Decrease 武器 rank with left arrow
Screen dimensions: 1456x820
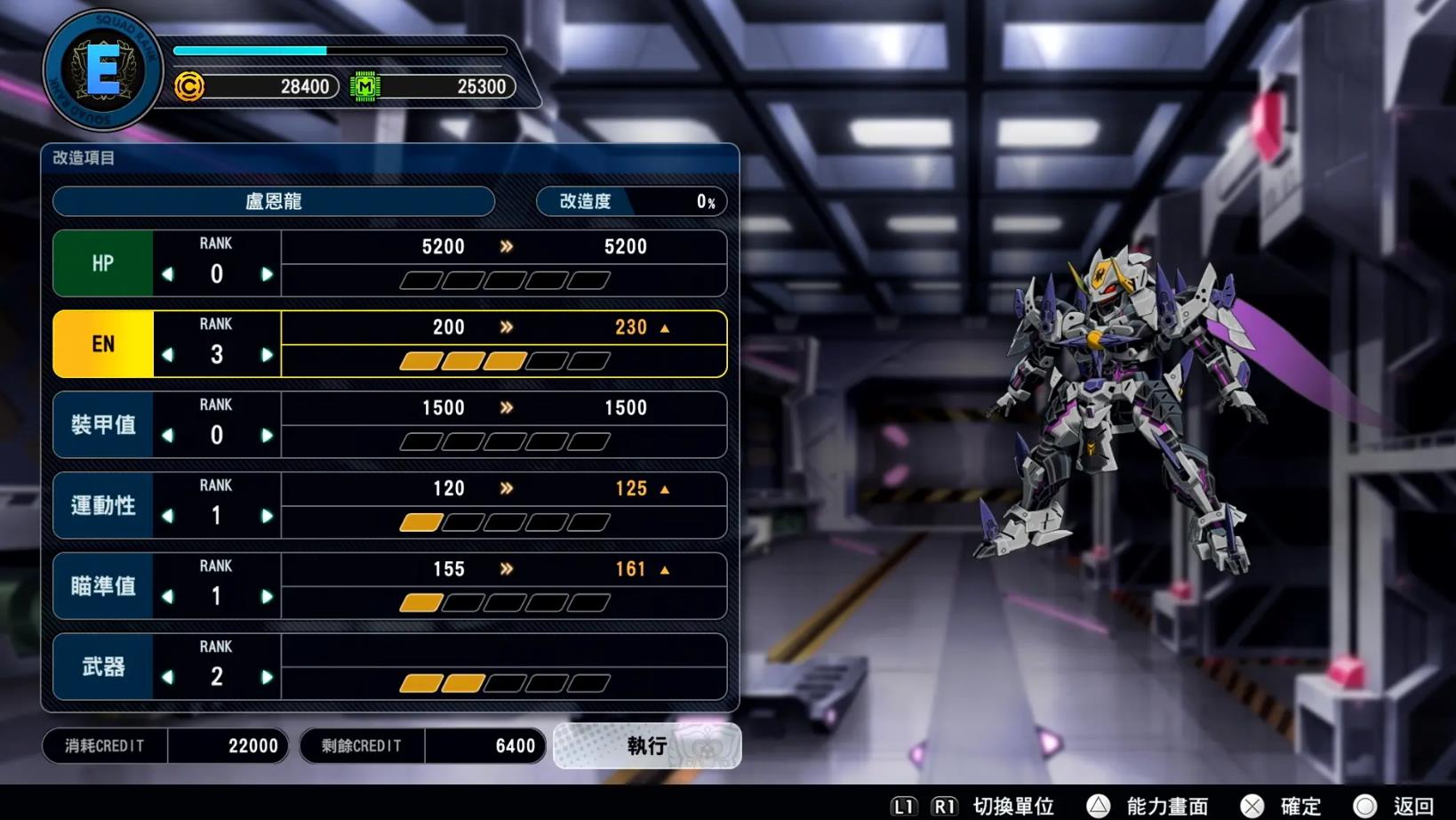(168, 678)
